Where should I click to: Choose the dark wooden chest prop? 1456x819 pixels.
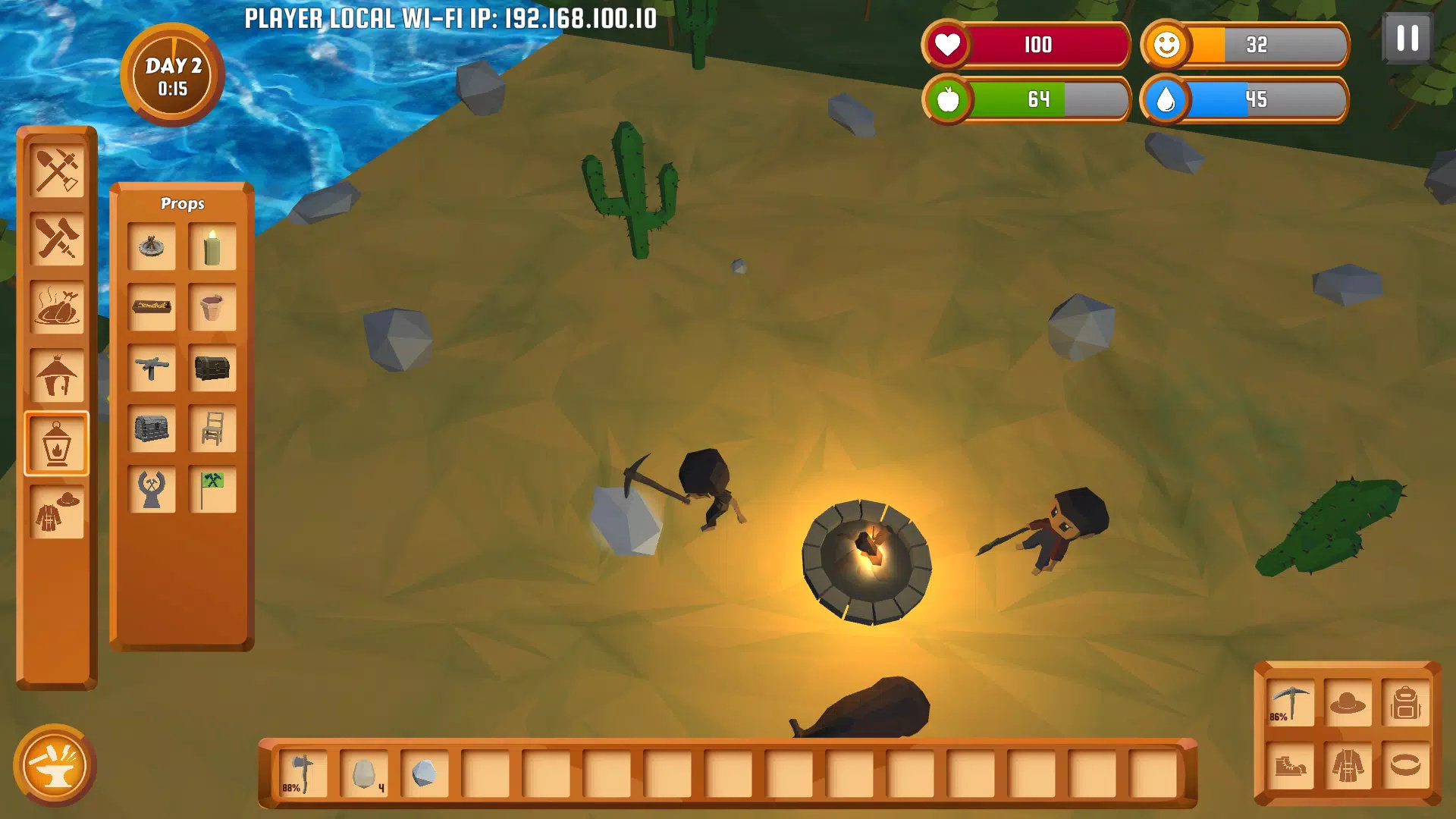tap(212, 369)
